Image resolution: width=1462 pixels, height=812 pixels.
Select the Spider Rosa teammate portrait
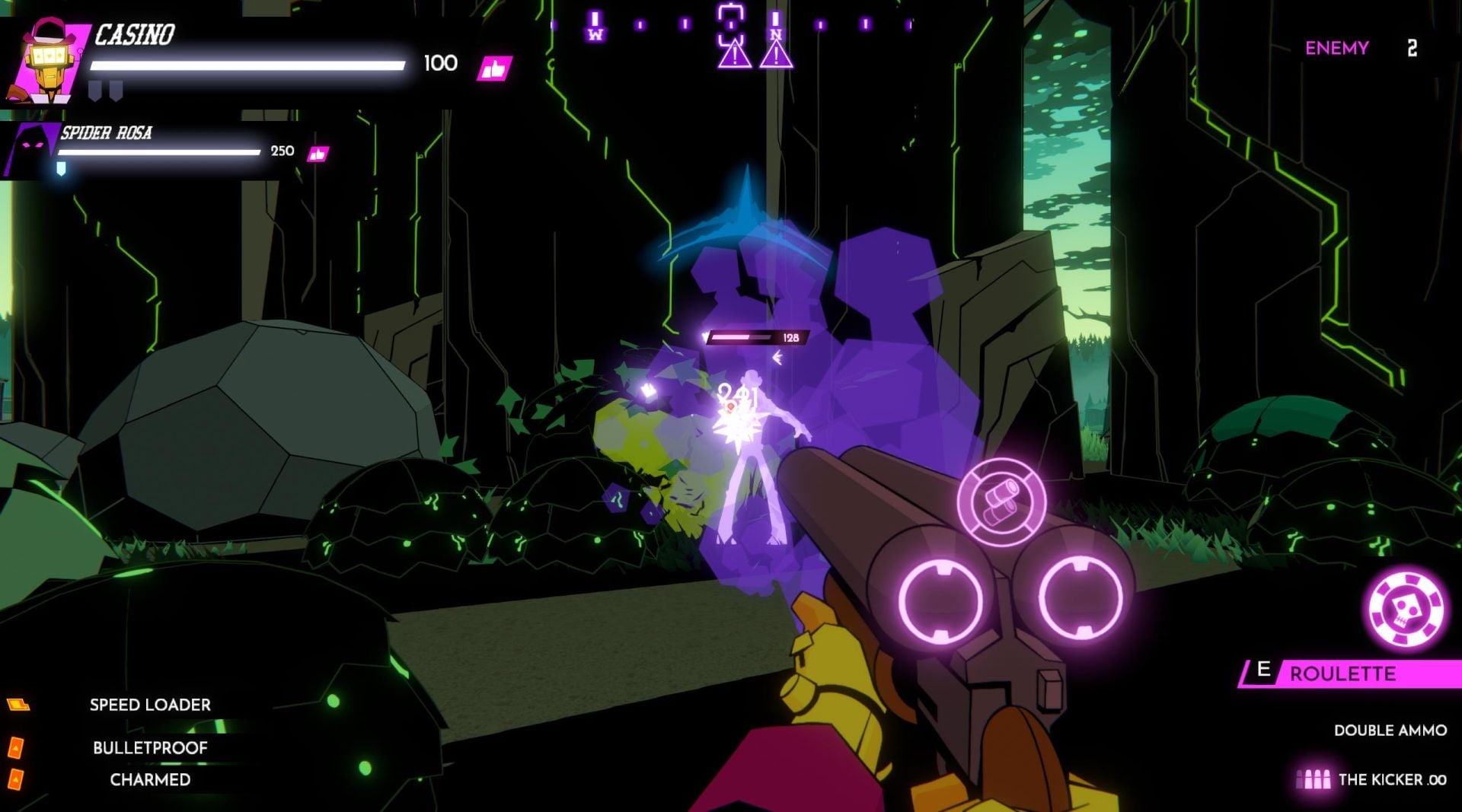click(x=32, y=149)
